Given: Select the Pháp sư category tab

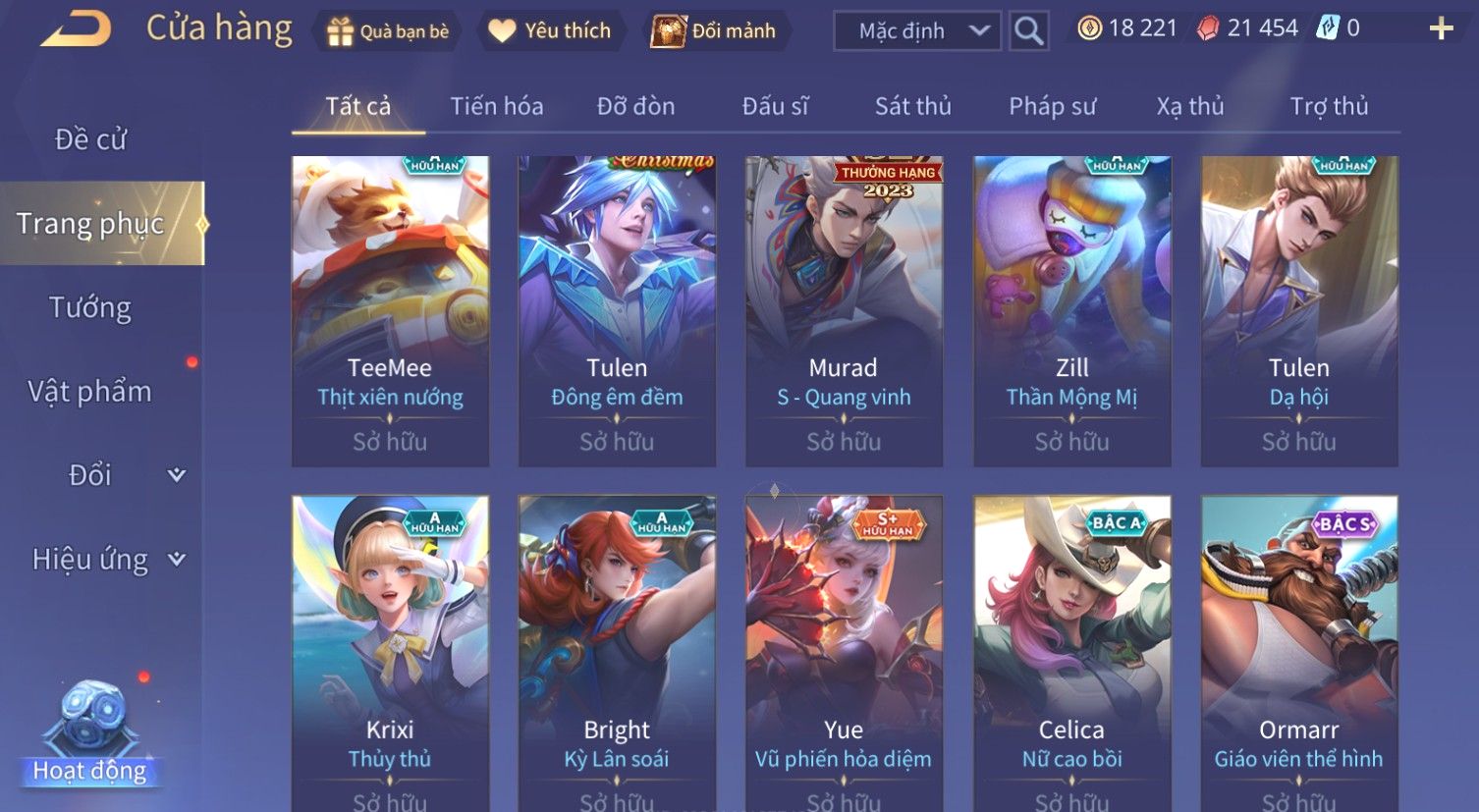Looking at the screenshot, I should coord(1052,106).
